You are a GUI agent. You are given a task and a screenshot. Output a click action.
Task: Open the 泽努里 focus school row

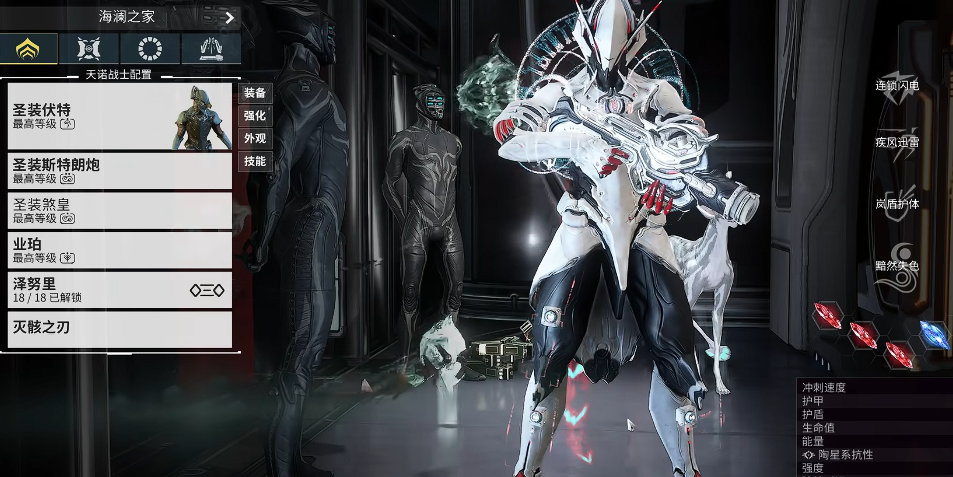(x=120, y=290)
